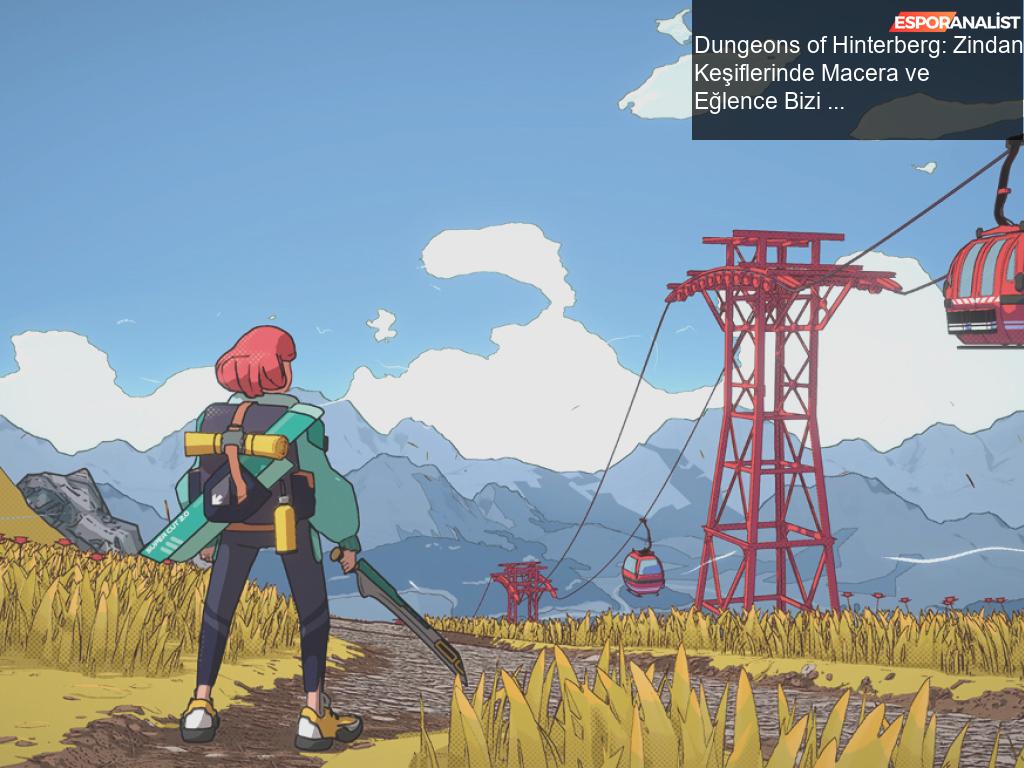Open the Dungeons of Hinterberg article headline

point(857,73)
